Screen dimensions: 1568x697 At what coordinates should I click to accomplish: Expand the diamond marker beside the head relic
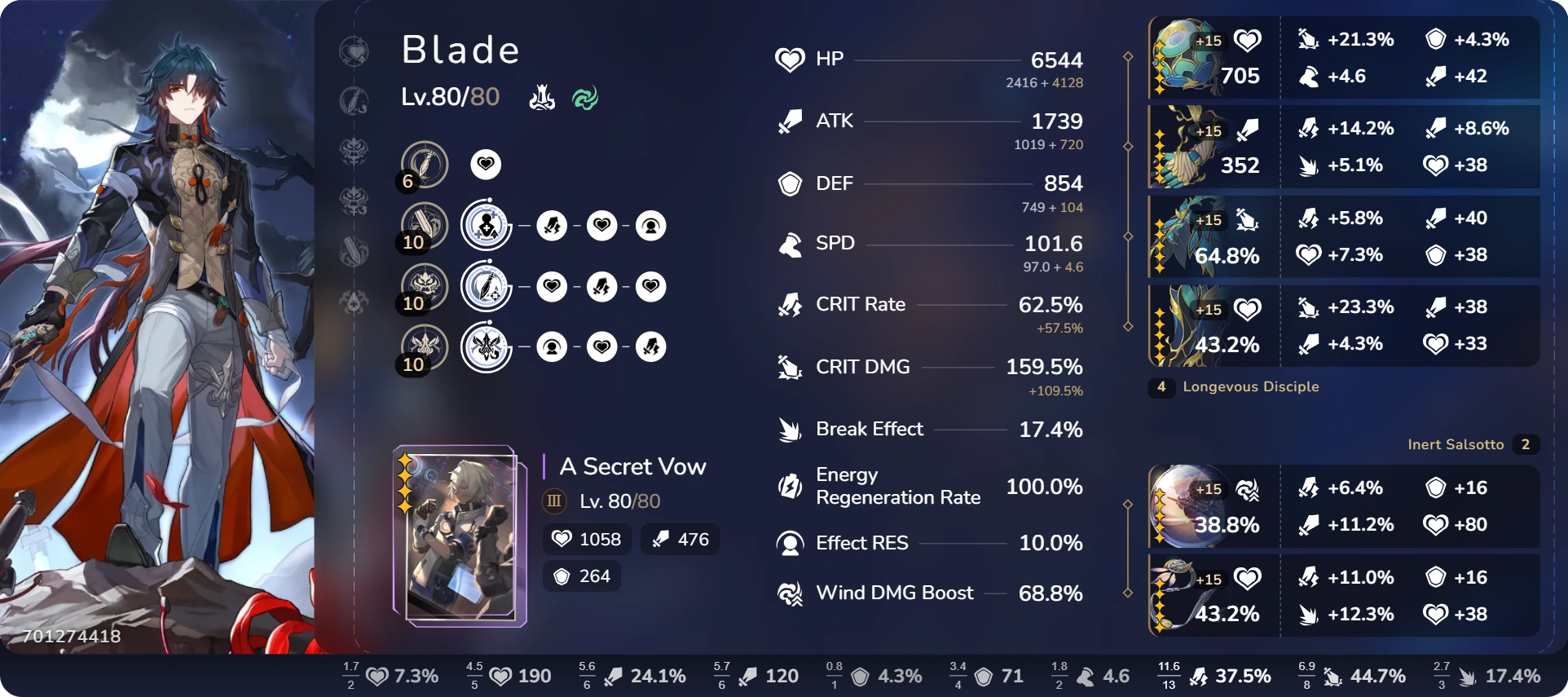tap(1128, 57)
